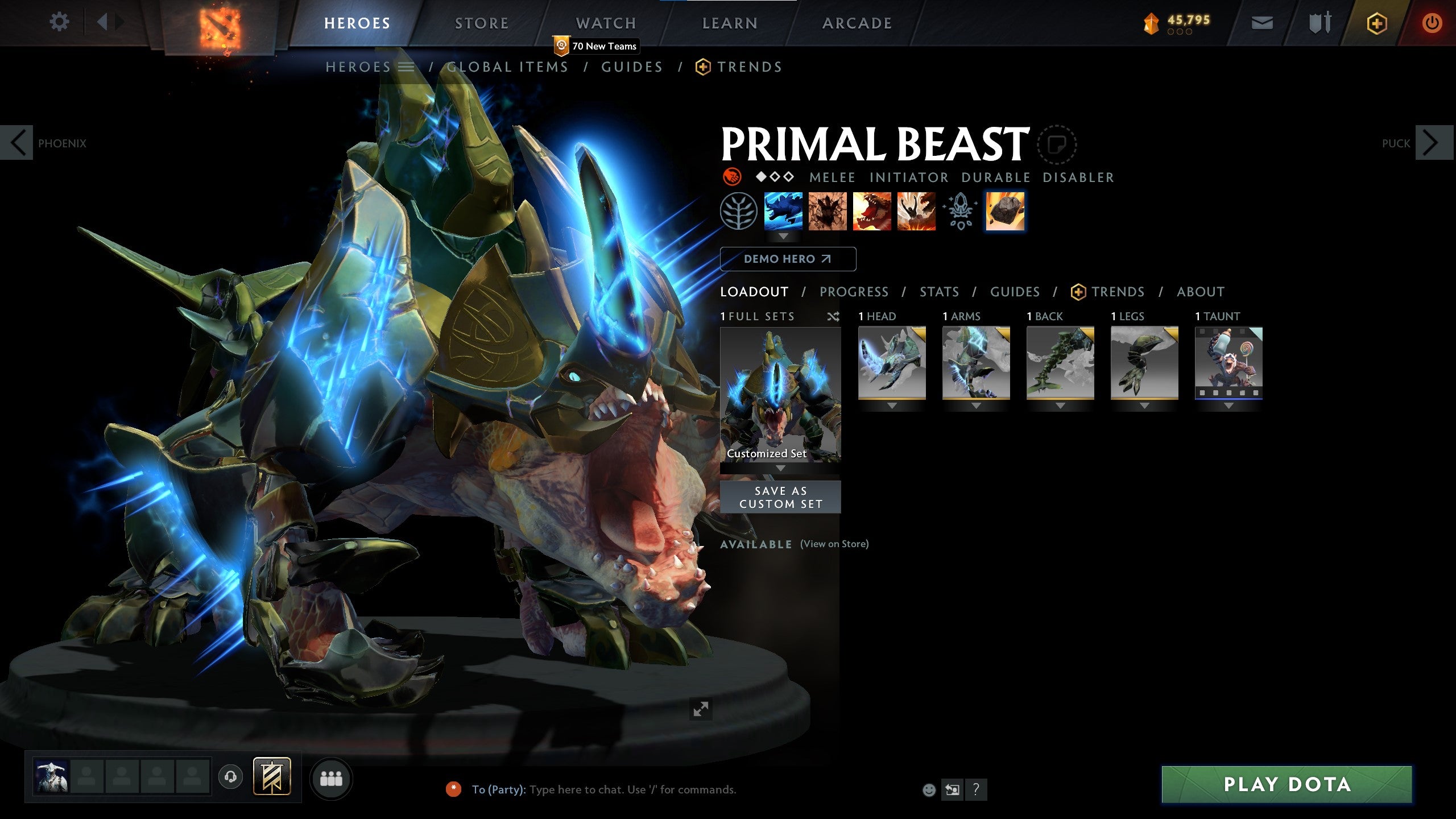
Task: Select the Aghanim's Scepter upgrade icon
Action: [x=961, y=211]
